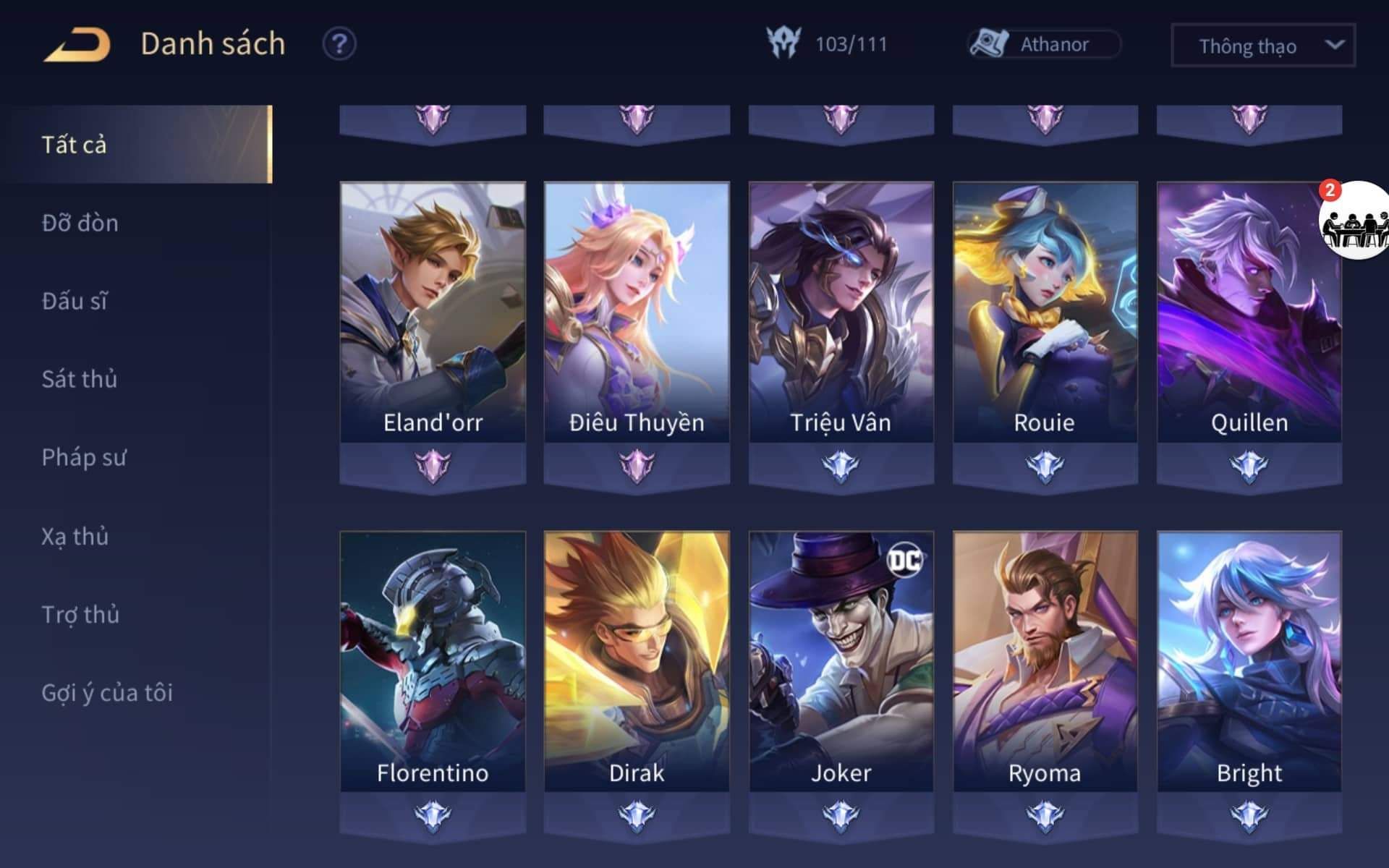1389x868 pixels.
Task: Switch to the Pháp sư category
Action: [84, 457]
